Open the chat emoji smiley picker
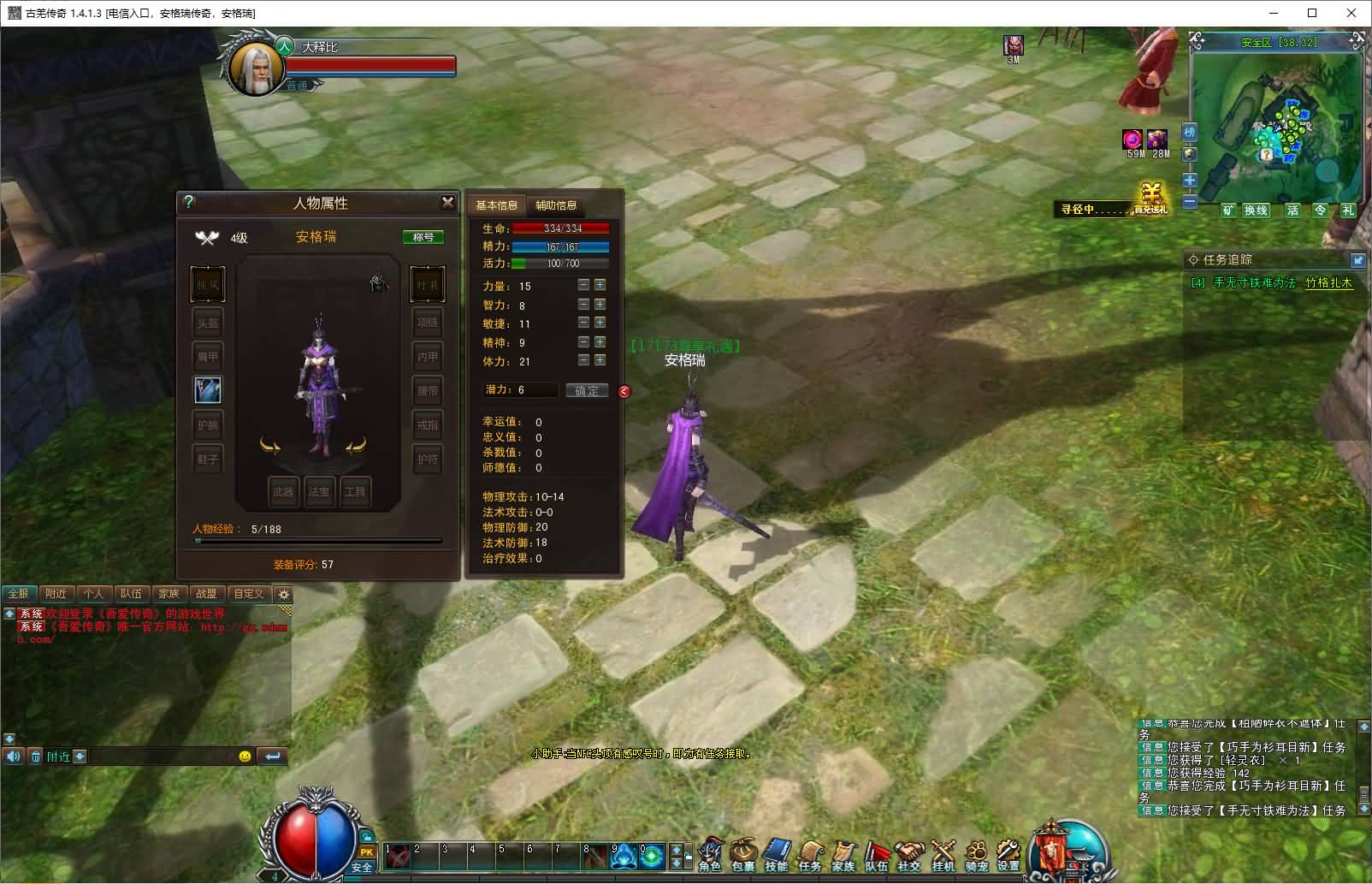 (245, 756)
